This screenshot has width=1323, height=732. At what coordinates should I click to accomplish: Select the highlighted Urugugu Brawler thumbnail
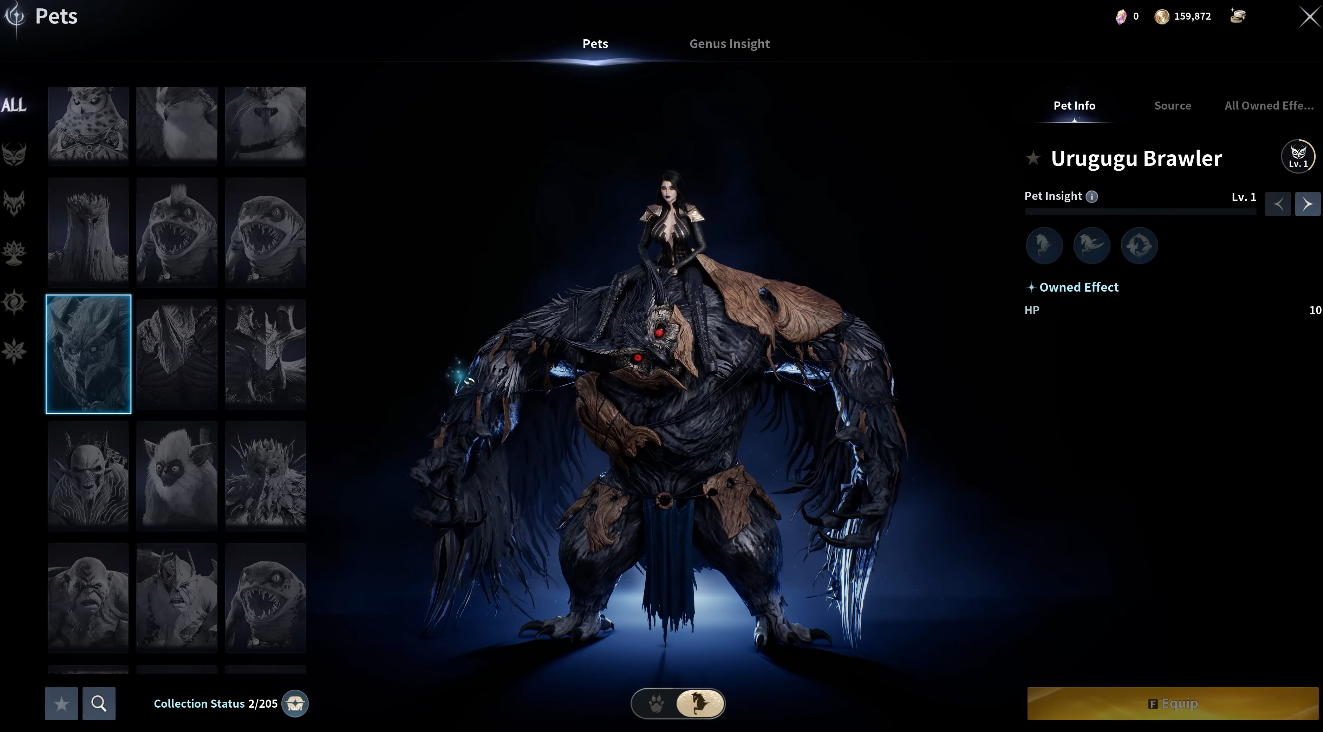88,354
